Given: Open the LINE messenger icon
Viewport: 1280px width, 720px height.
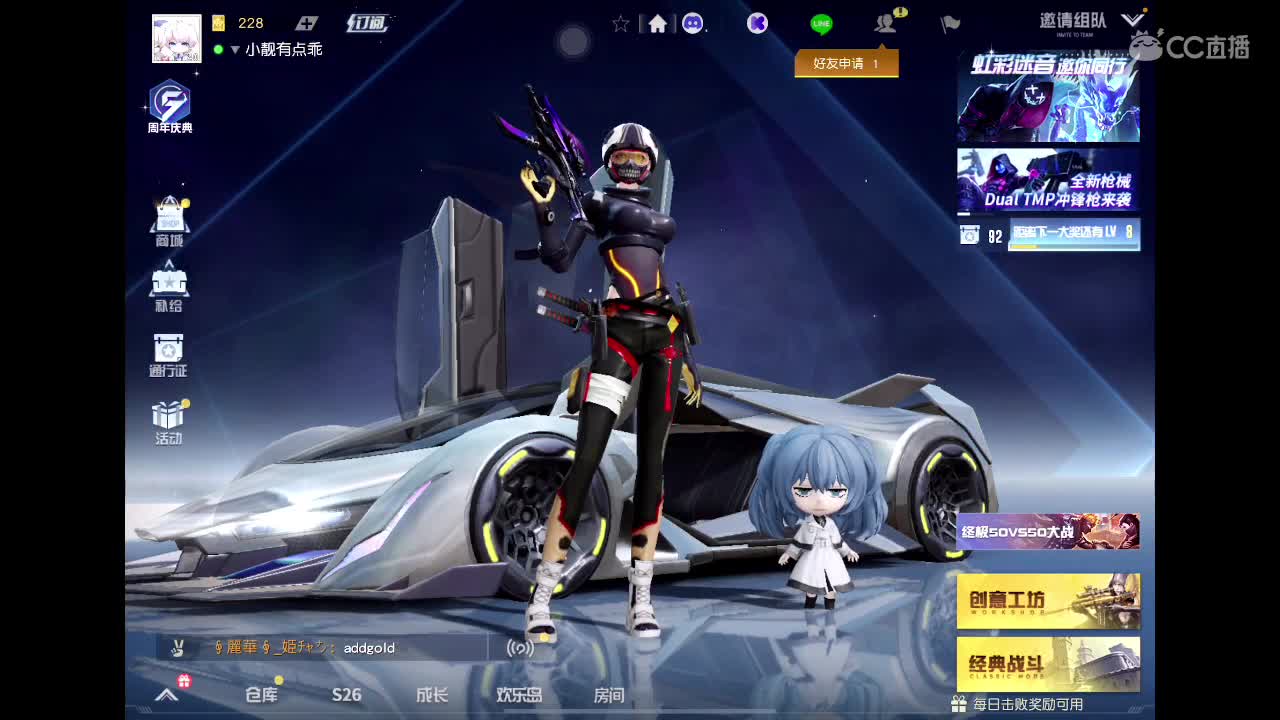Looking at the screenshot, I should click(x=820, y=22).
